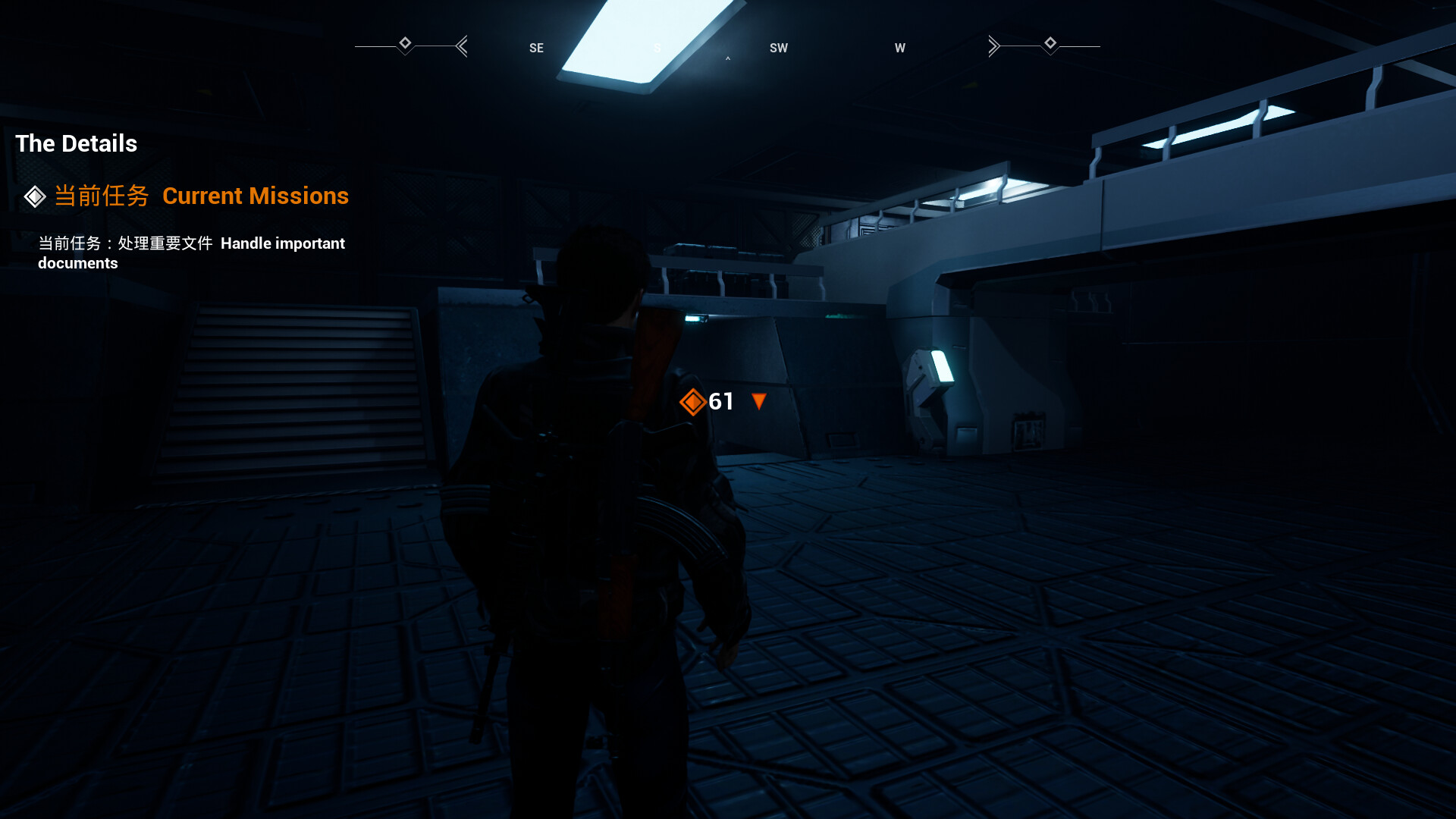Toggle the compass heading display
Screen dimensions: 1456x819
coord(657,47)
